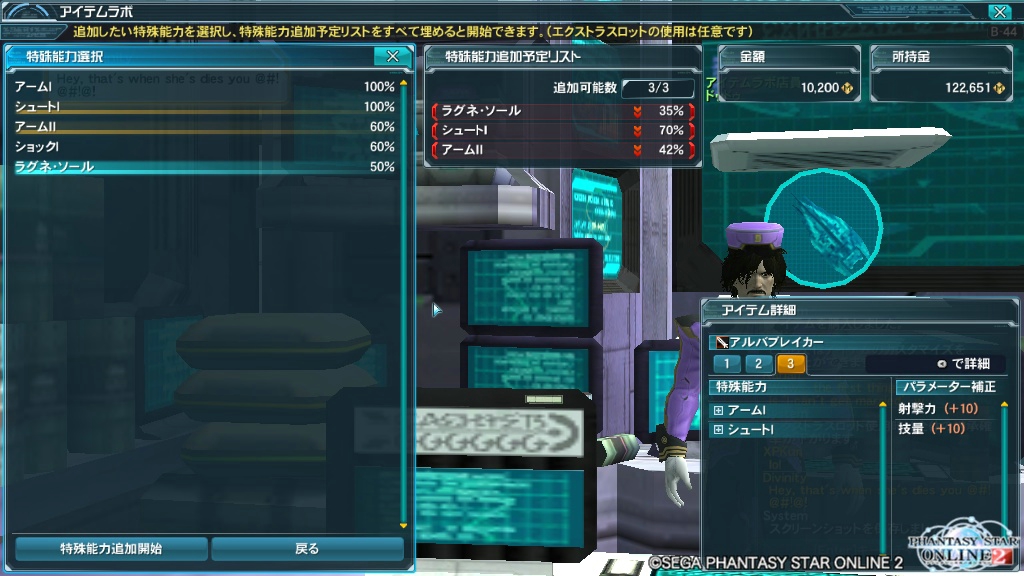Viewport: 1024px width, 576px height.
Task: Open item detail tab 3
Action: (790, 364)
